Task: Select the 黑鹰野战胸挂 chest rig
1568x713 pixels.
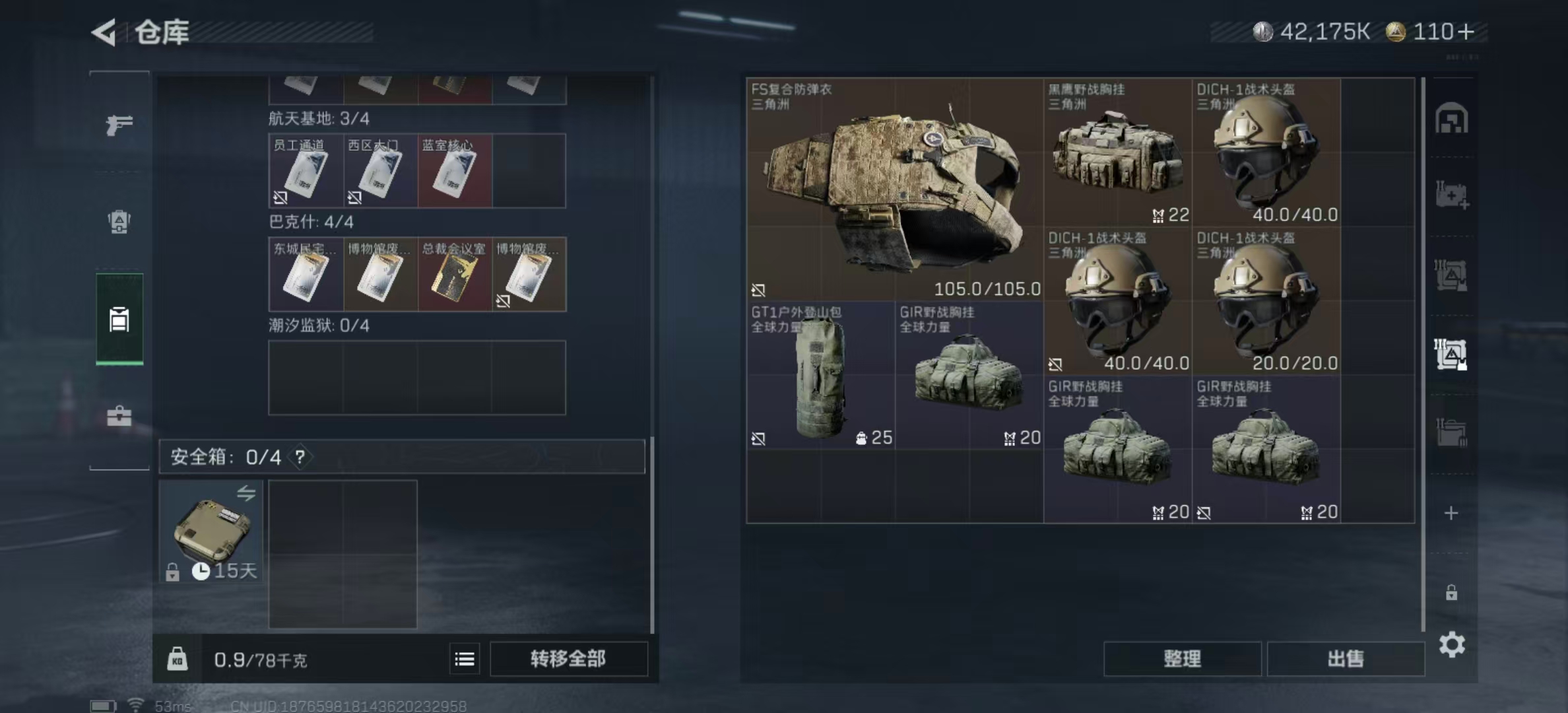Action: point(1117,153)
